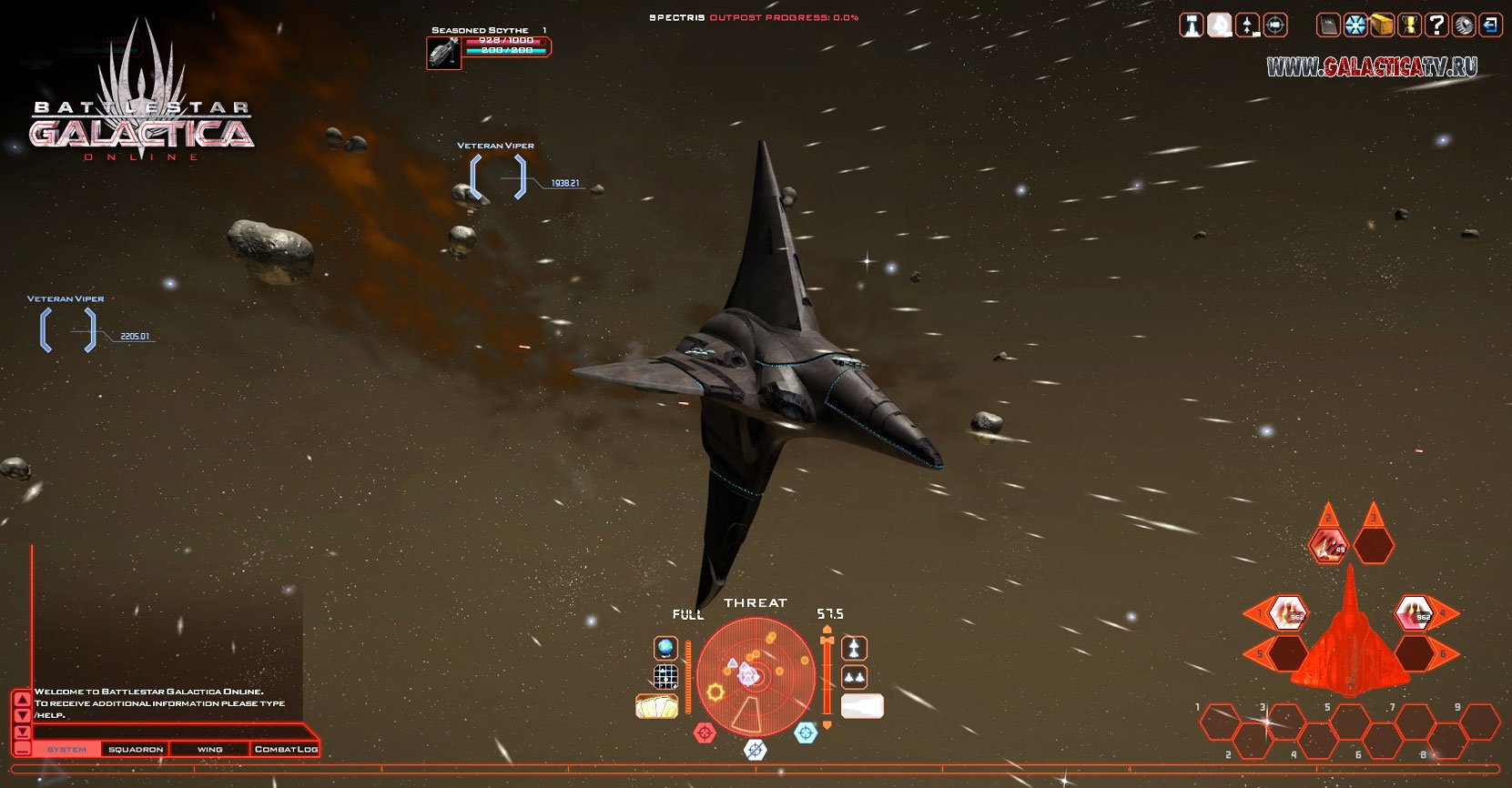This screenshot has height=788, width=1512.
Task: Switch to the System chat tab
Action: [x=67, y=749]
